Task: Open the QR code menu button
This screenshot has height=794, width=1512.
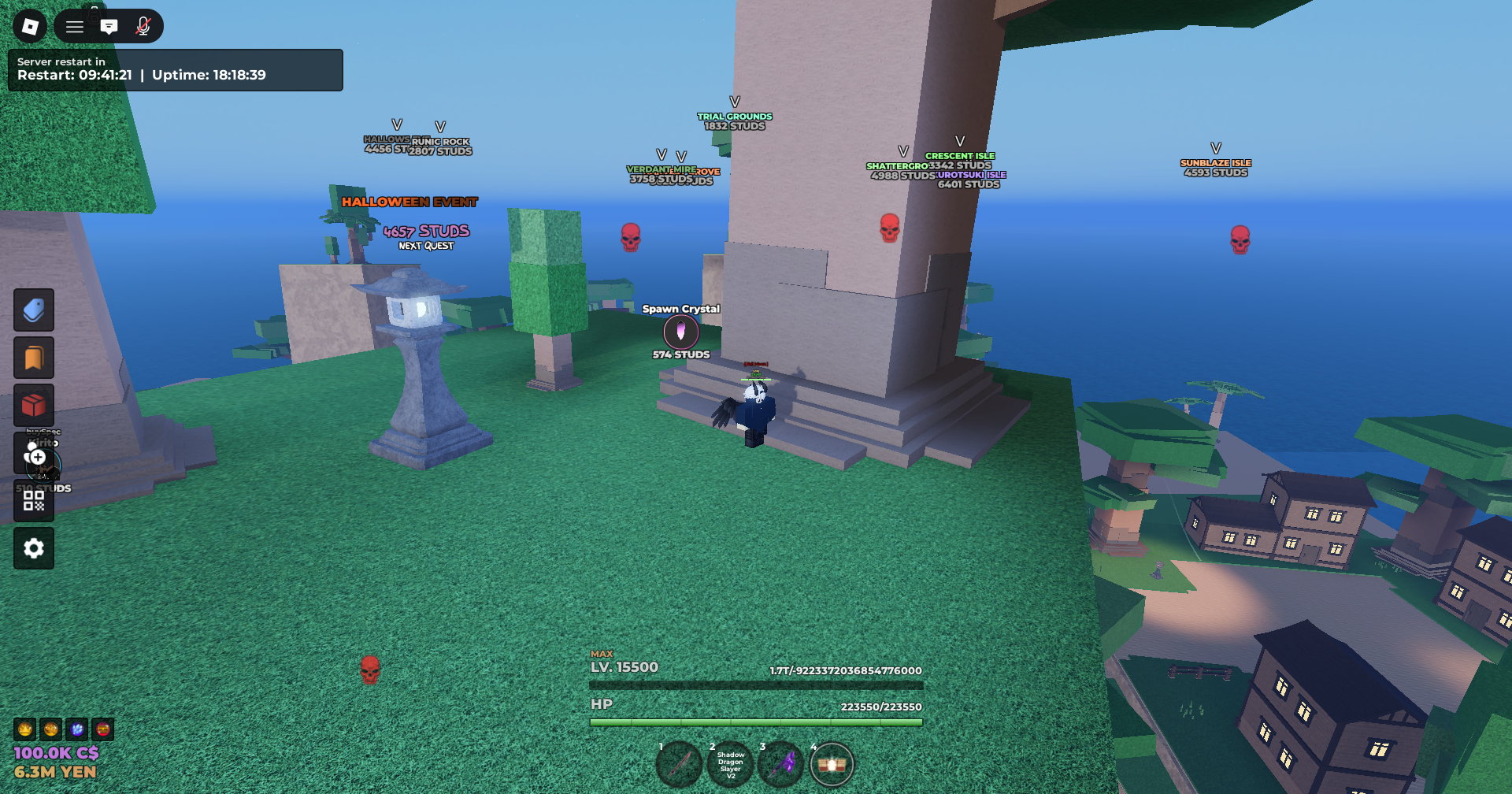Action: click(34, 501)
